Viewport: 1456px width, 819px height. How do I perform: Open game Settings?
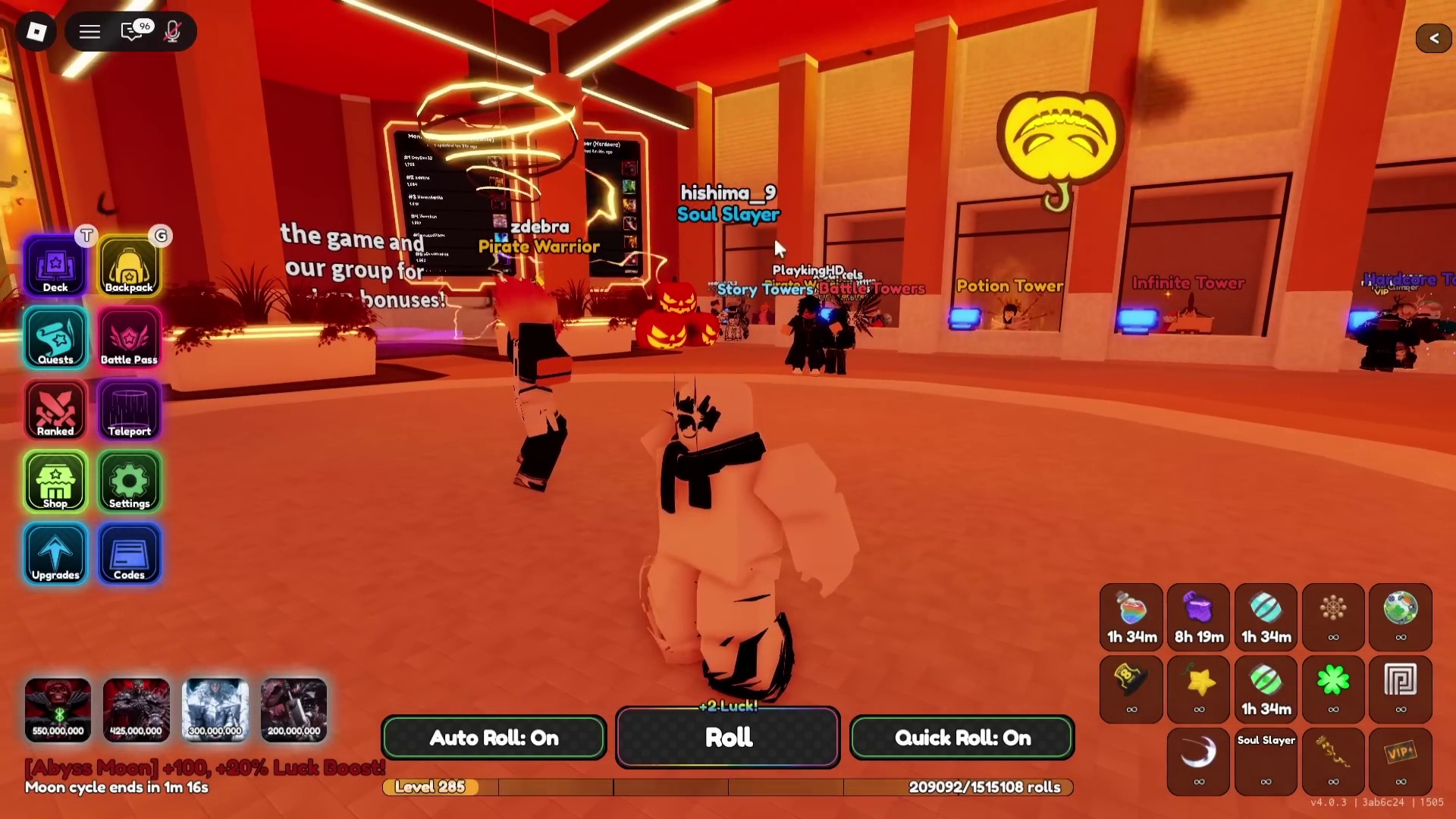coord(129,482)
